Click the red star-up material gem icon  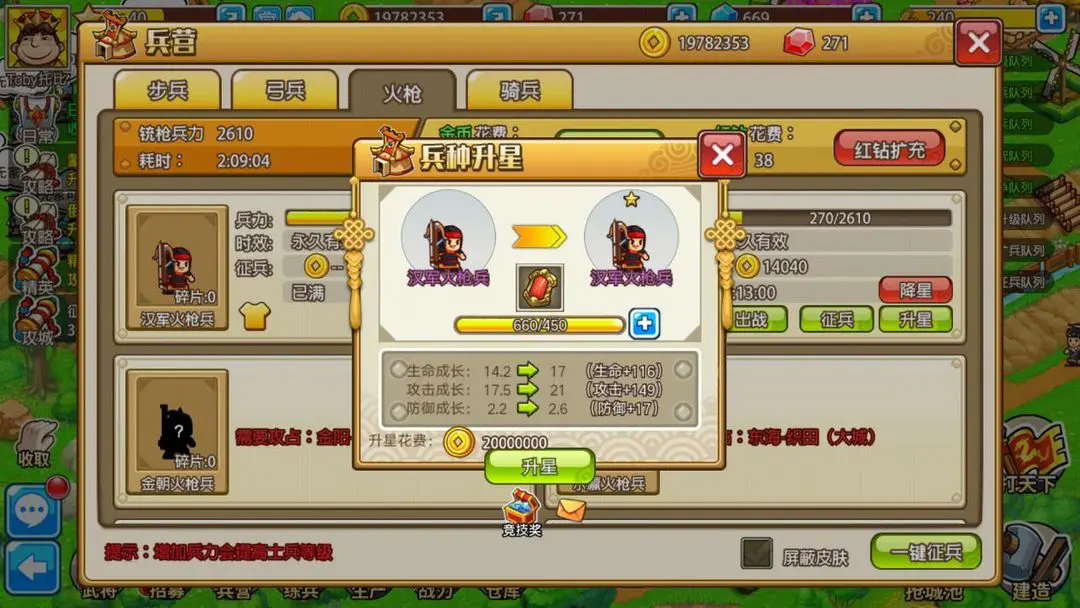click(x=539, y=287)
